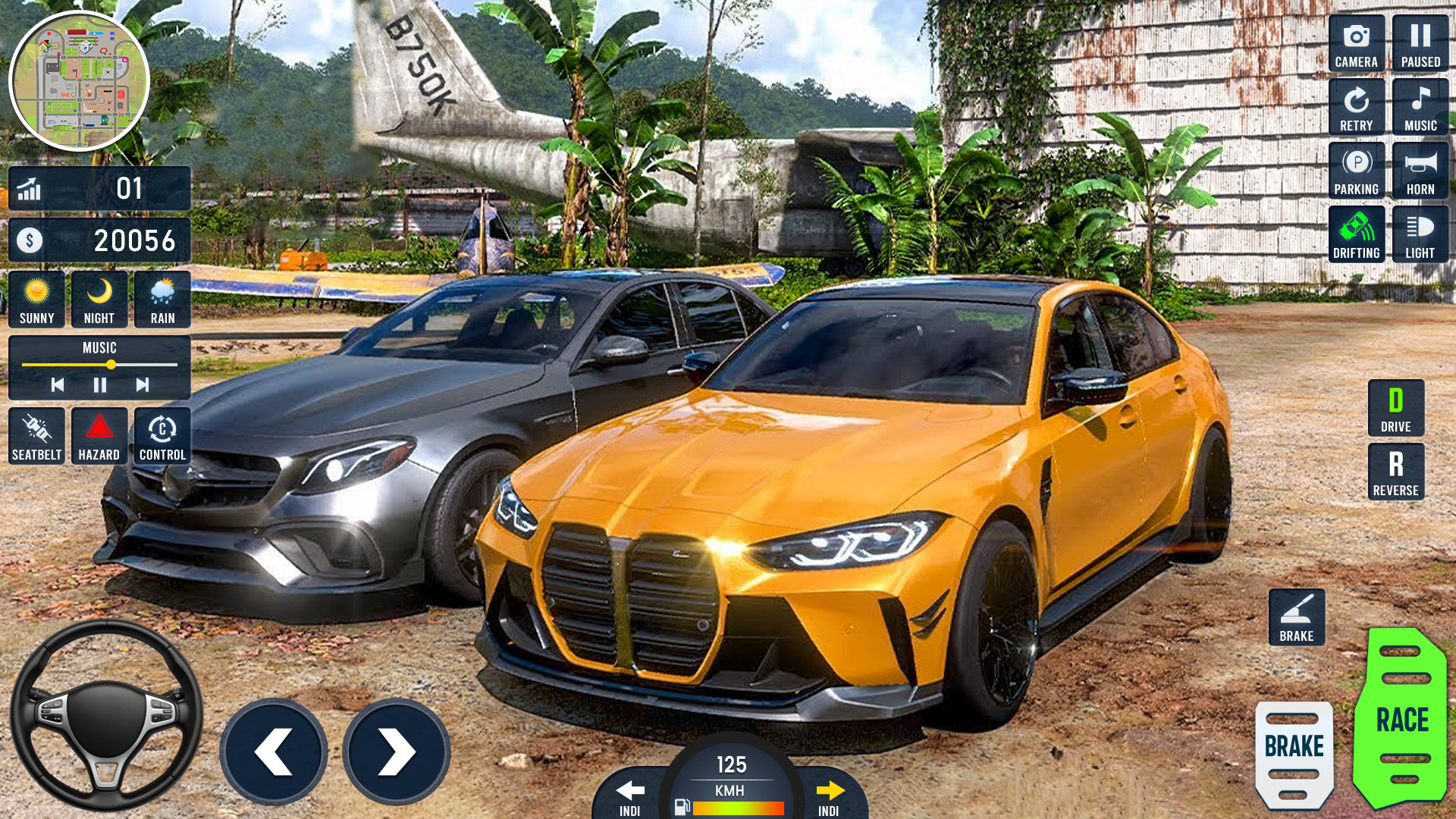Activate Parking mode icon

(1356, 171)
